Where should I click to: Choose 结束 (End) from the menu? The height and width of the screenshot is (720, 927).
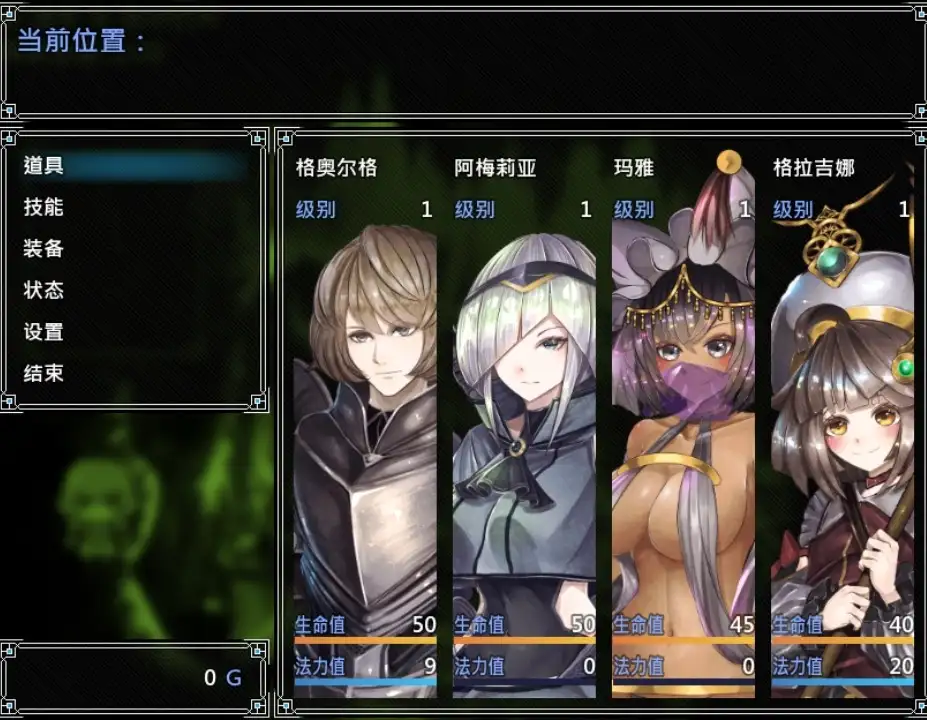tap(44, 373)
